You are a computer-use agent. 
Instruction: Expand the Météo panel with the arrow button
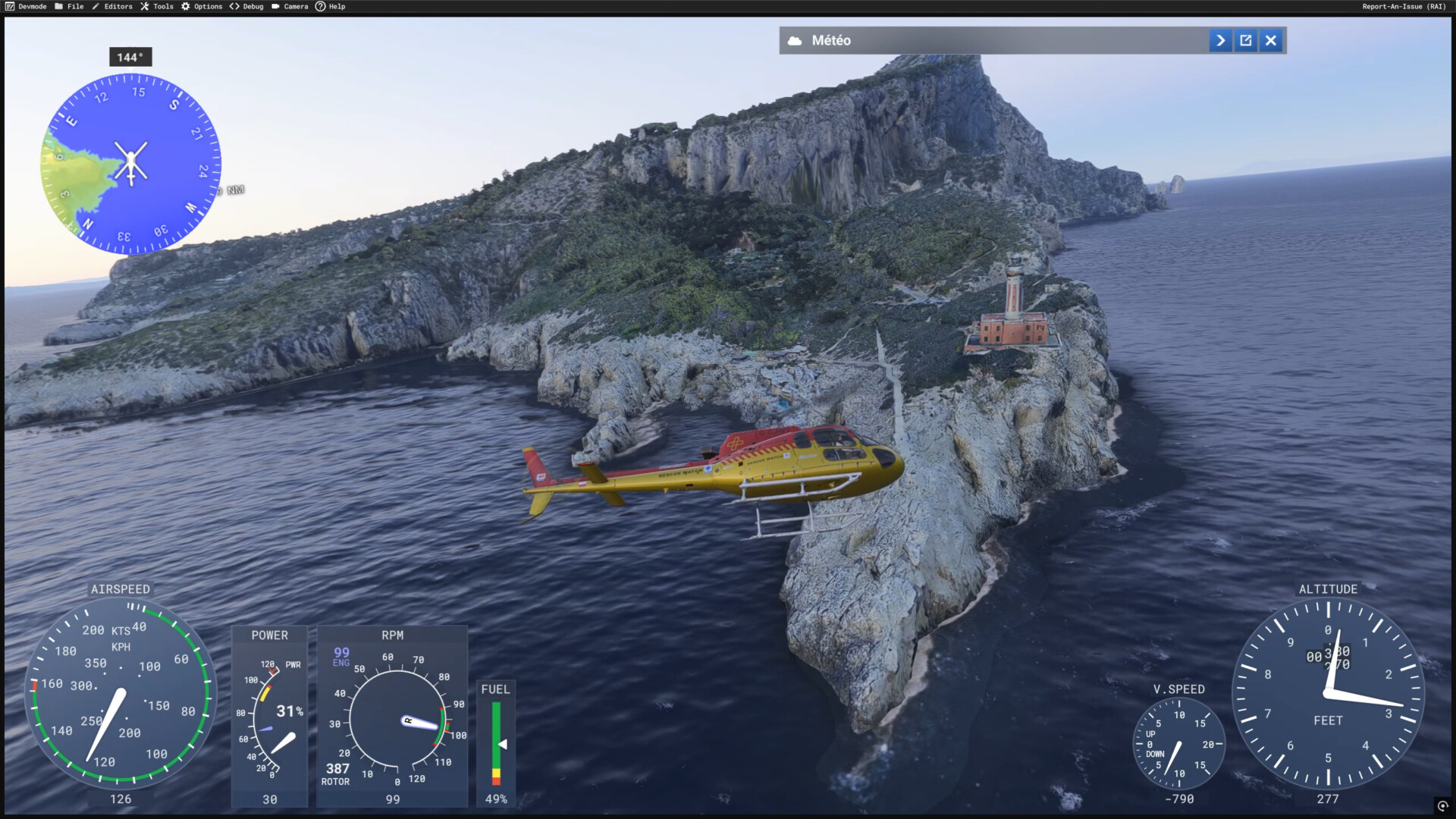(1220, 41)
